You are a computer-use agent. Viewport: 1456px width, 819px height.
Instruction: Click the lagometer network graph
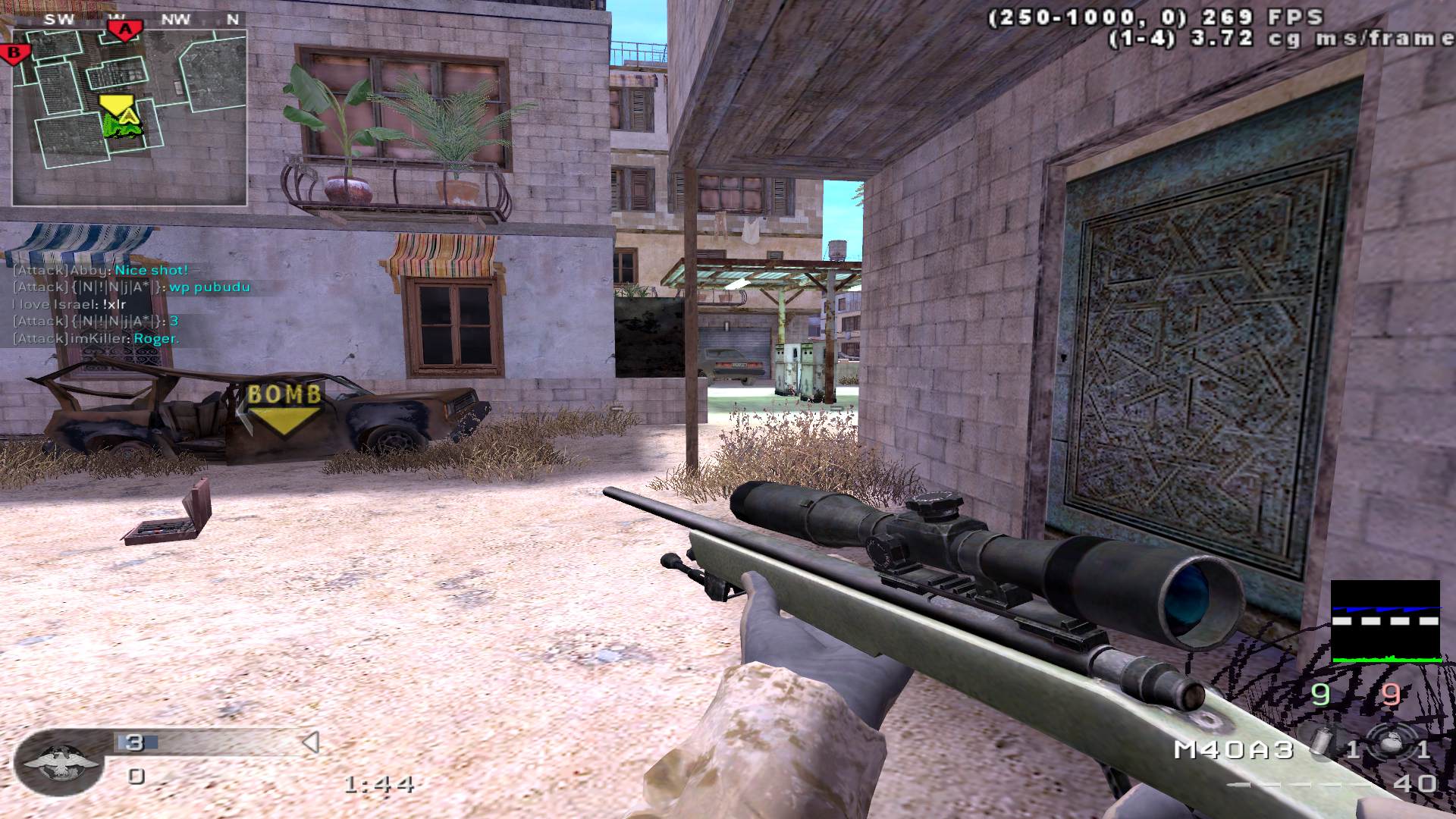pos(1385,622)
